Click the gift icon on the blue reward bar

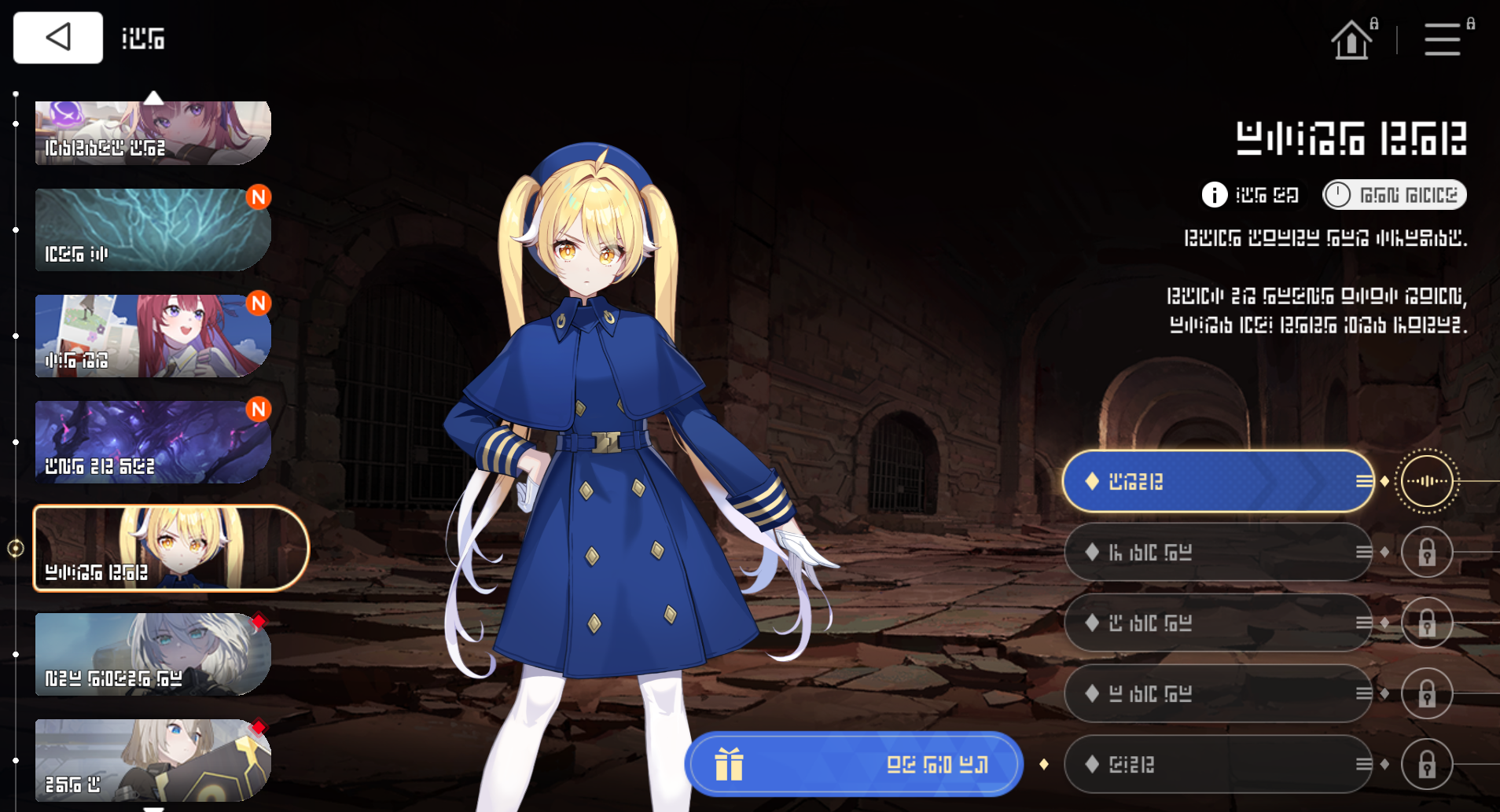pyautogui.click(x=729, y=763)
